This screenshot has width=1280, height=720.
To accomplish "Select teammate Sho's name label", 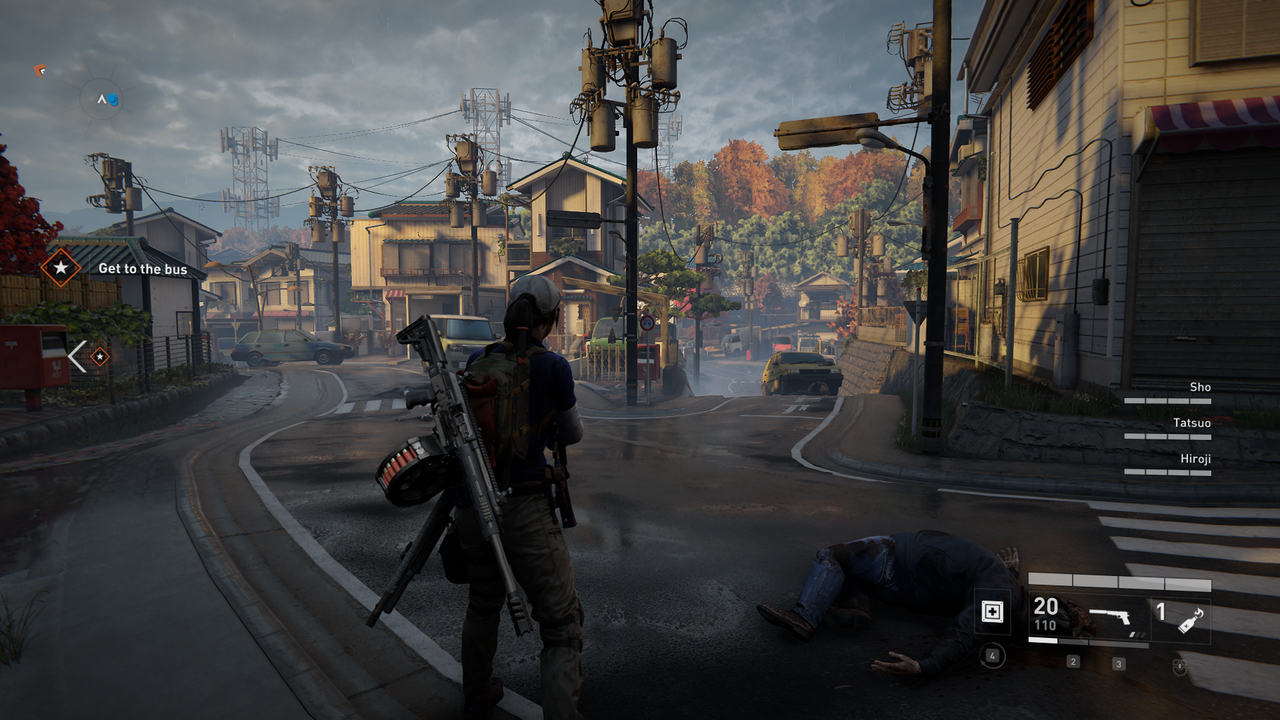I will (1200, 387).
